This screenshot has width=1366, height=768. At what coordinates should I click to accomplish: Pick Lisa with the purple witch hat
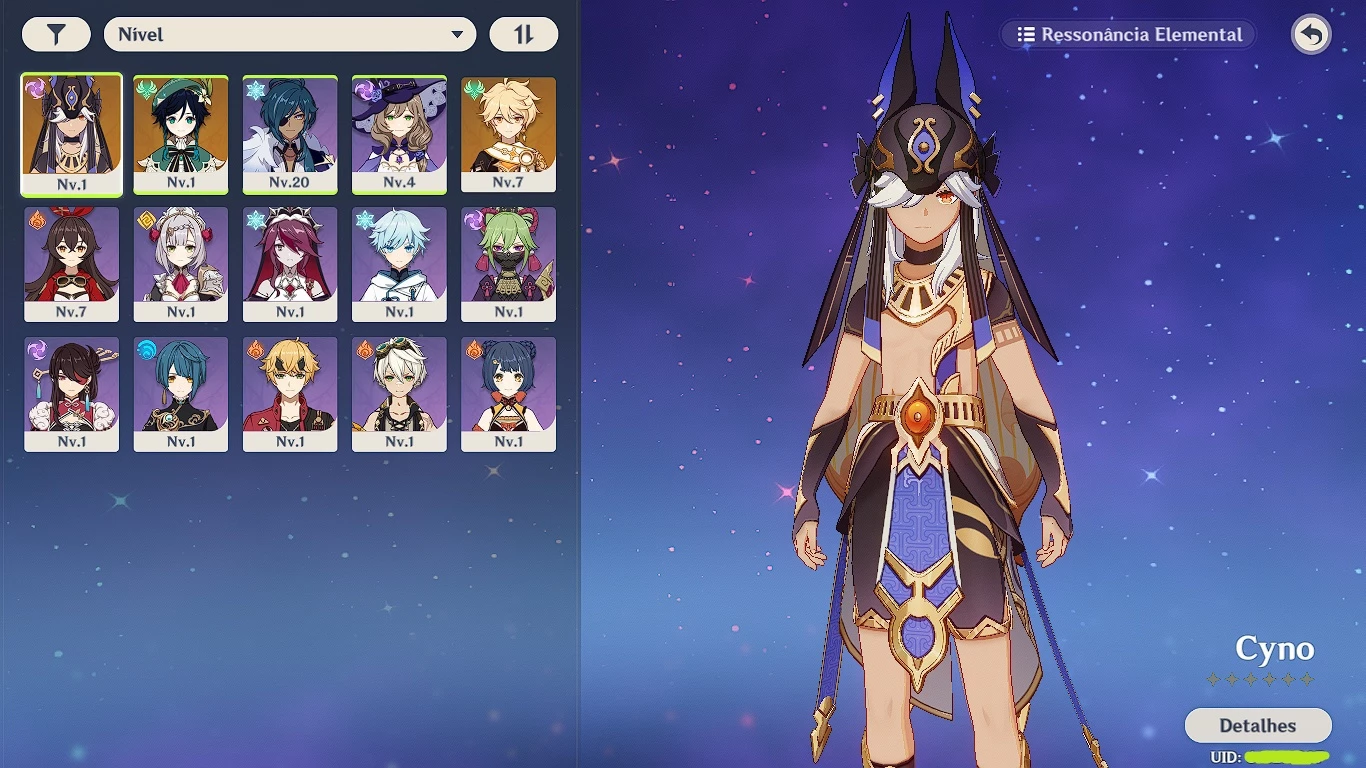pos(399,134)
